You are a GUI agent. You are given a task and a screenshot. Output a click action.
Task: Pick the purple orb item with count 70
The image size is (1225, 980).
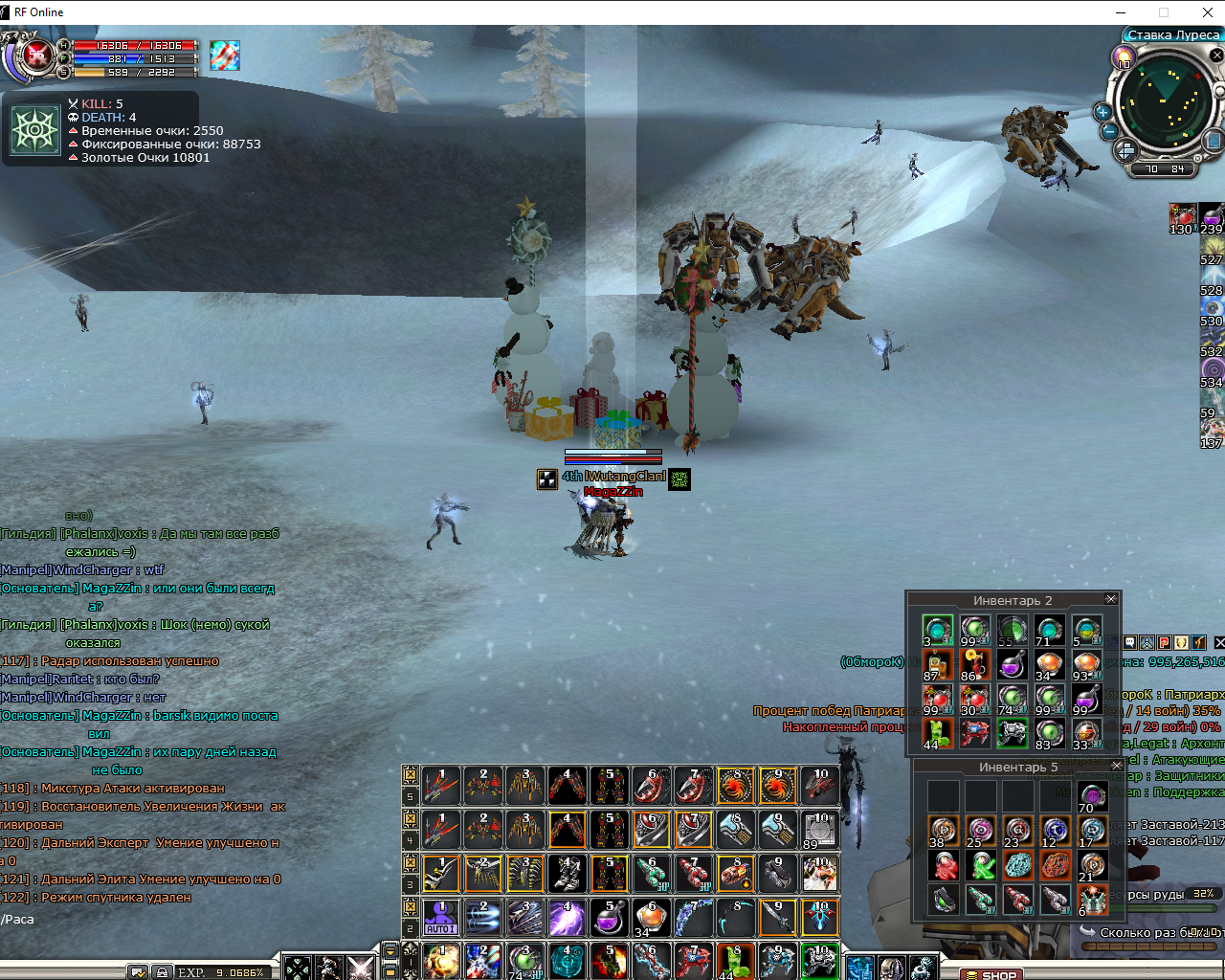click(1092, 796)
